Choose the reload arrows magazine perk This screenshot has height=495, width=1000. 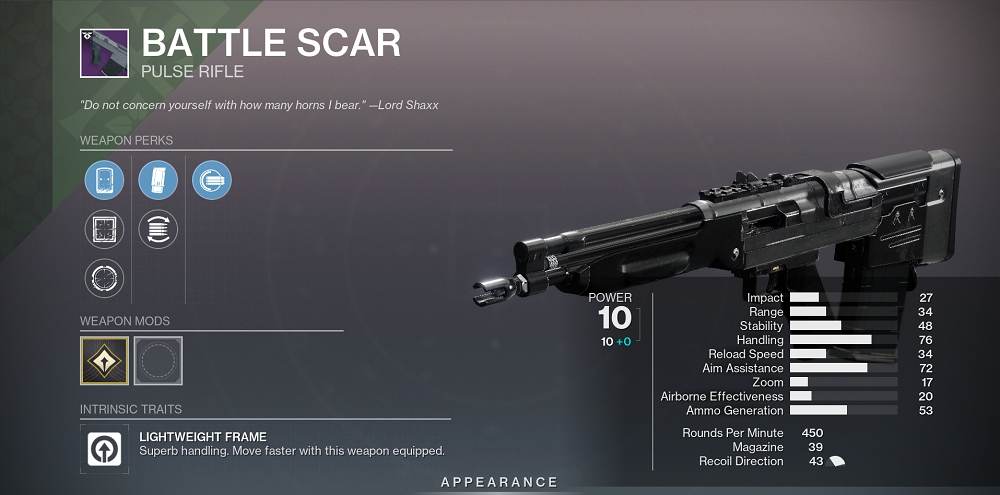point(158,229)
